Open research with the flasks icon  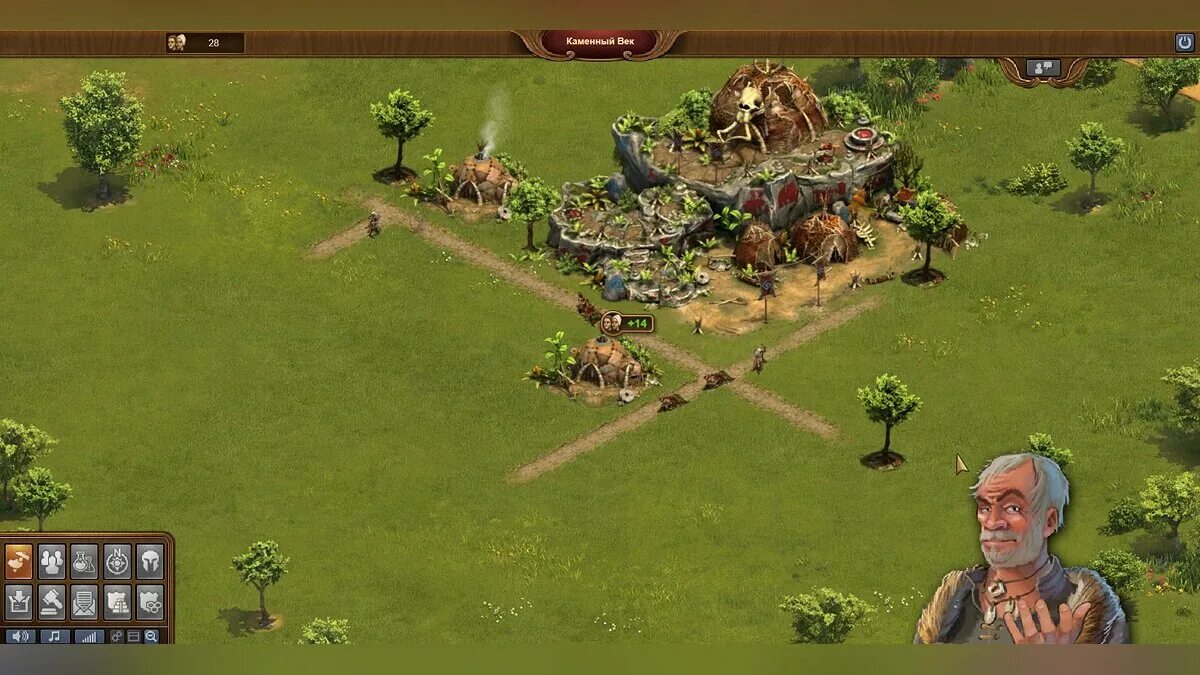coord(85,562)
